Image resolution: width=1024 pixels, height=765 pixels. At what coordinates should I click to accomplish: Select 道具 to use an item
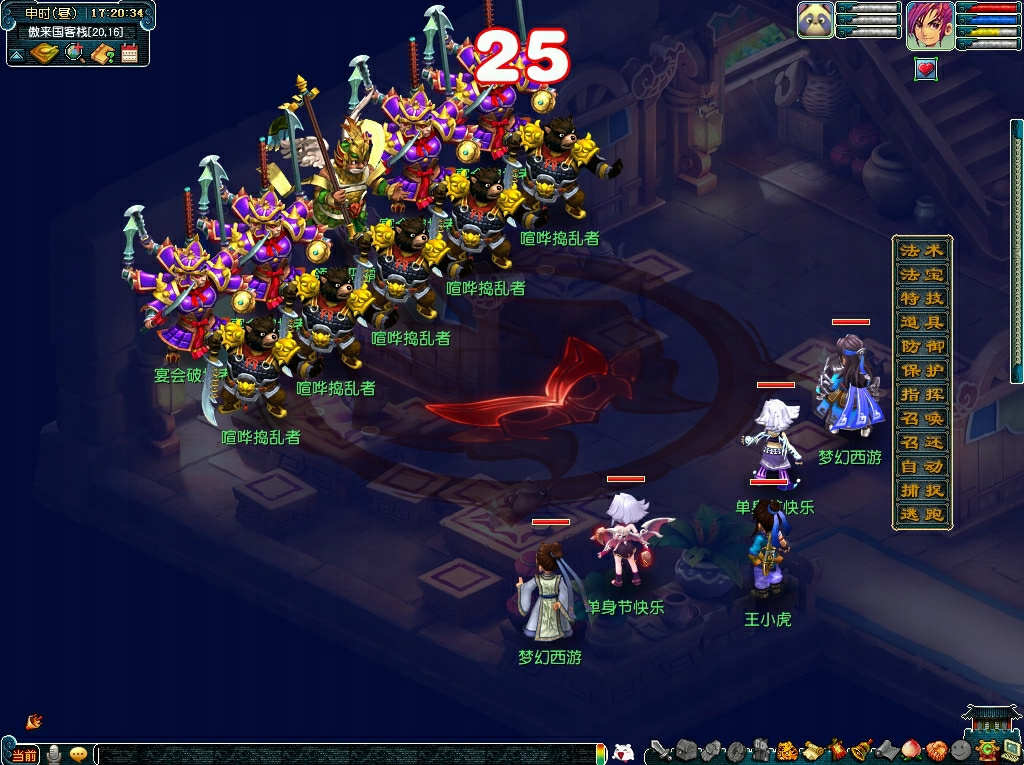pyautogui.click(x=921, y=322)
